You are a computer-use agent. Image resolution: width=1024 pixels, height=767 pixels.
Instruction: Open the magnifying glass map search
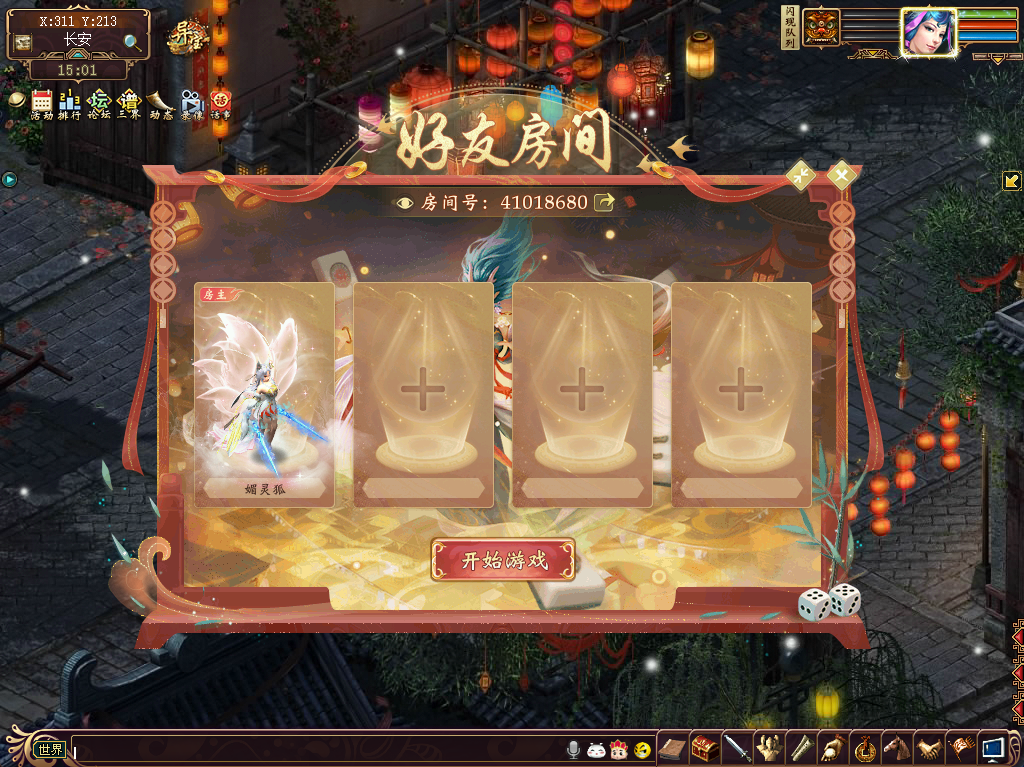(x=133, y=41)
